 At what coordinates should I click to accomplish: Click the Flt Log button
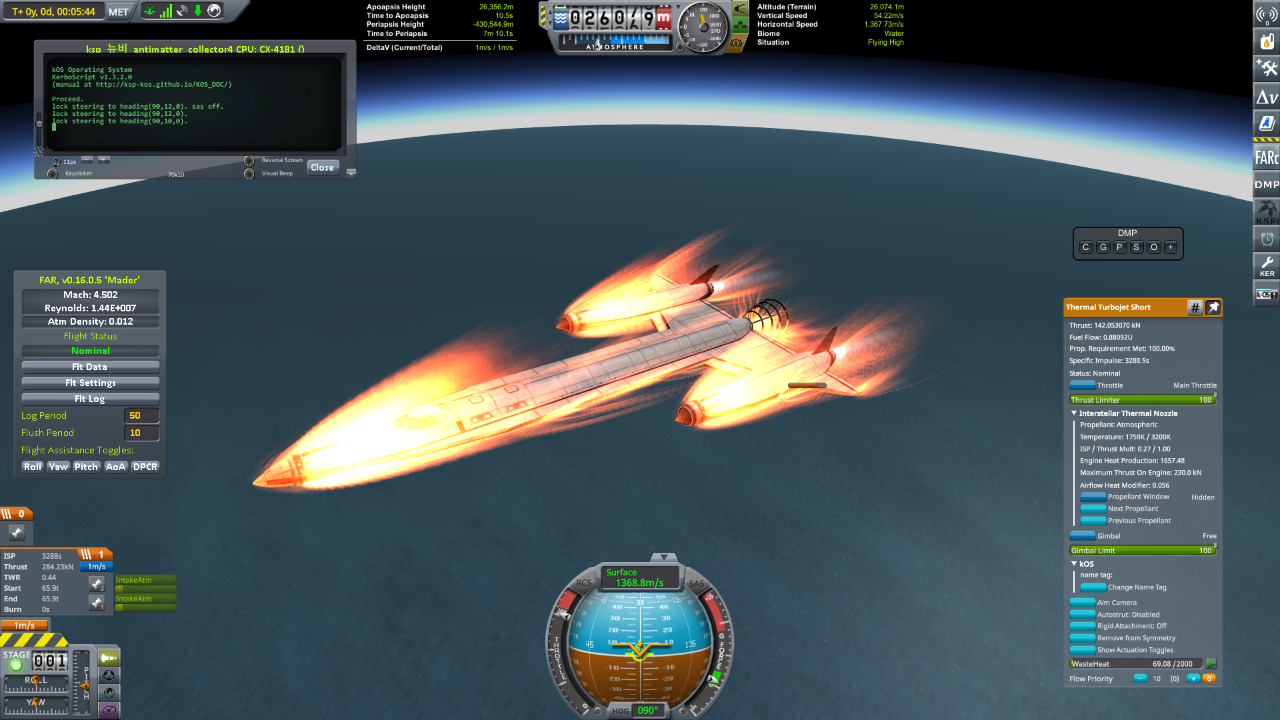tap(90, 399)
